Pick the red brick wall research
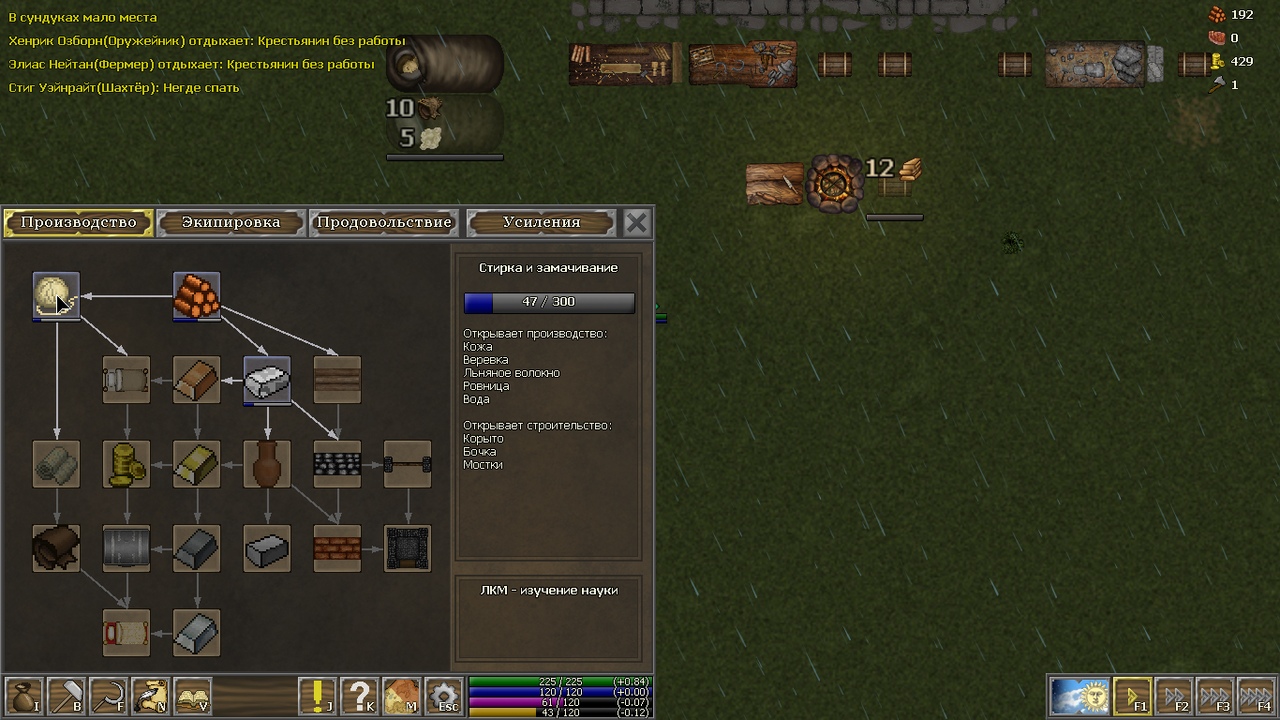This screenshot has width=1280, height=720. pos(337,548)
